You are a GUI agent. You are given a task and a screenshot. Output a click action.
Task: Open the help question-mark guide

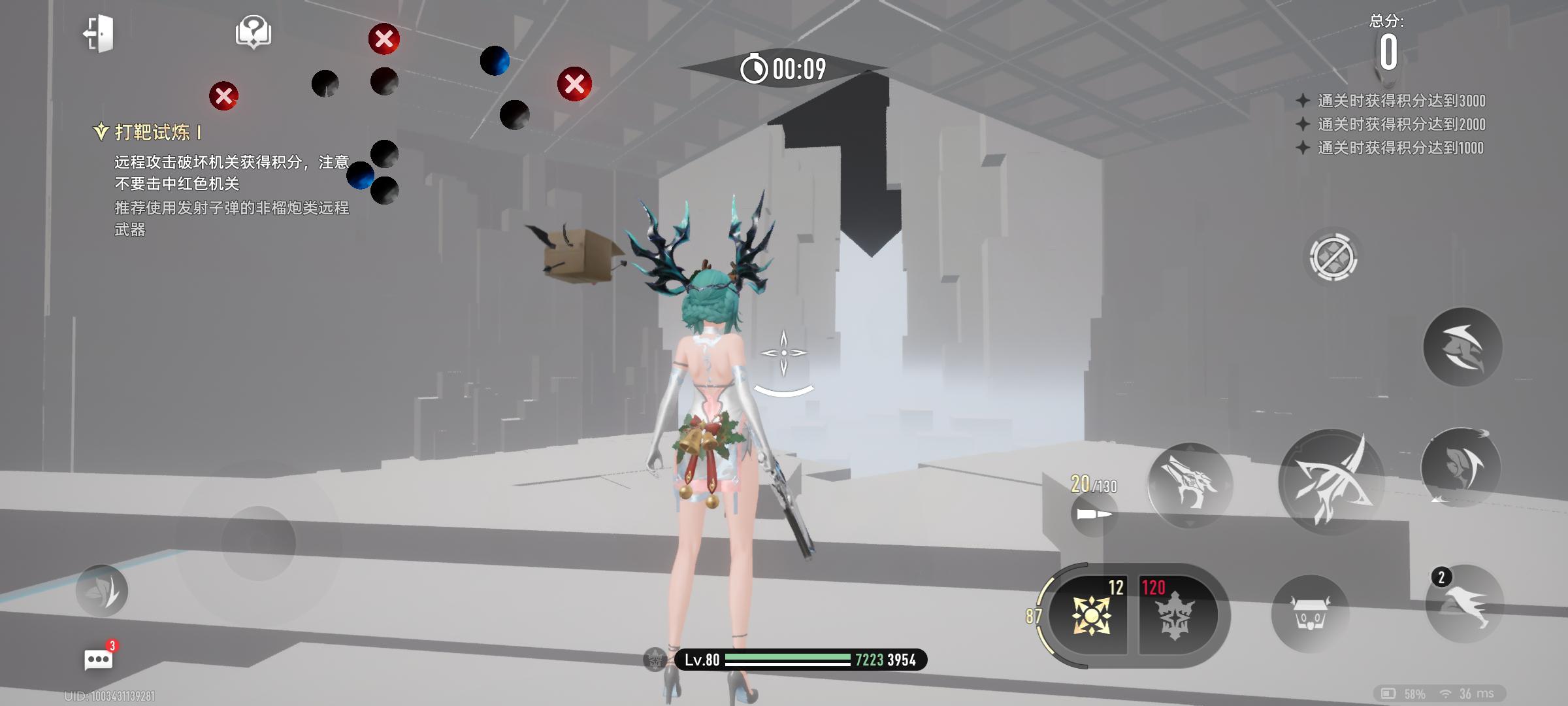coord(253,32)
